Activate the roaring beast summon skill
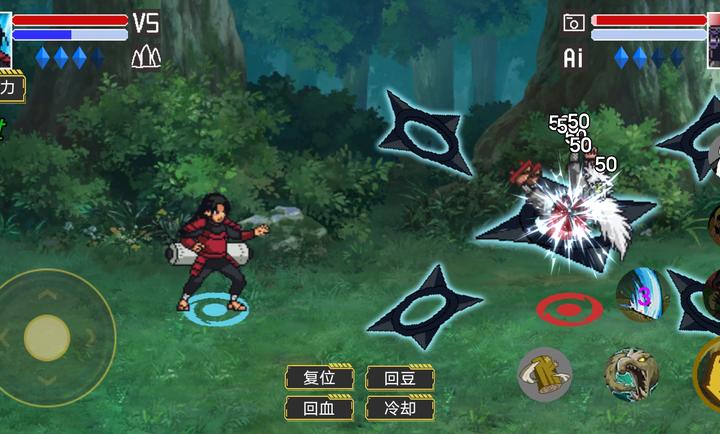 [632, 374]
